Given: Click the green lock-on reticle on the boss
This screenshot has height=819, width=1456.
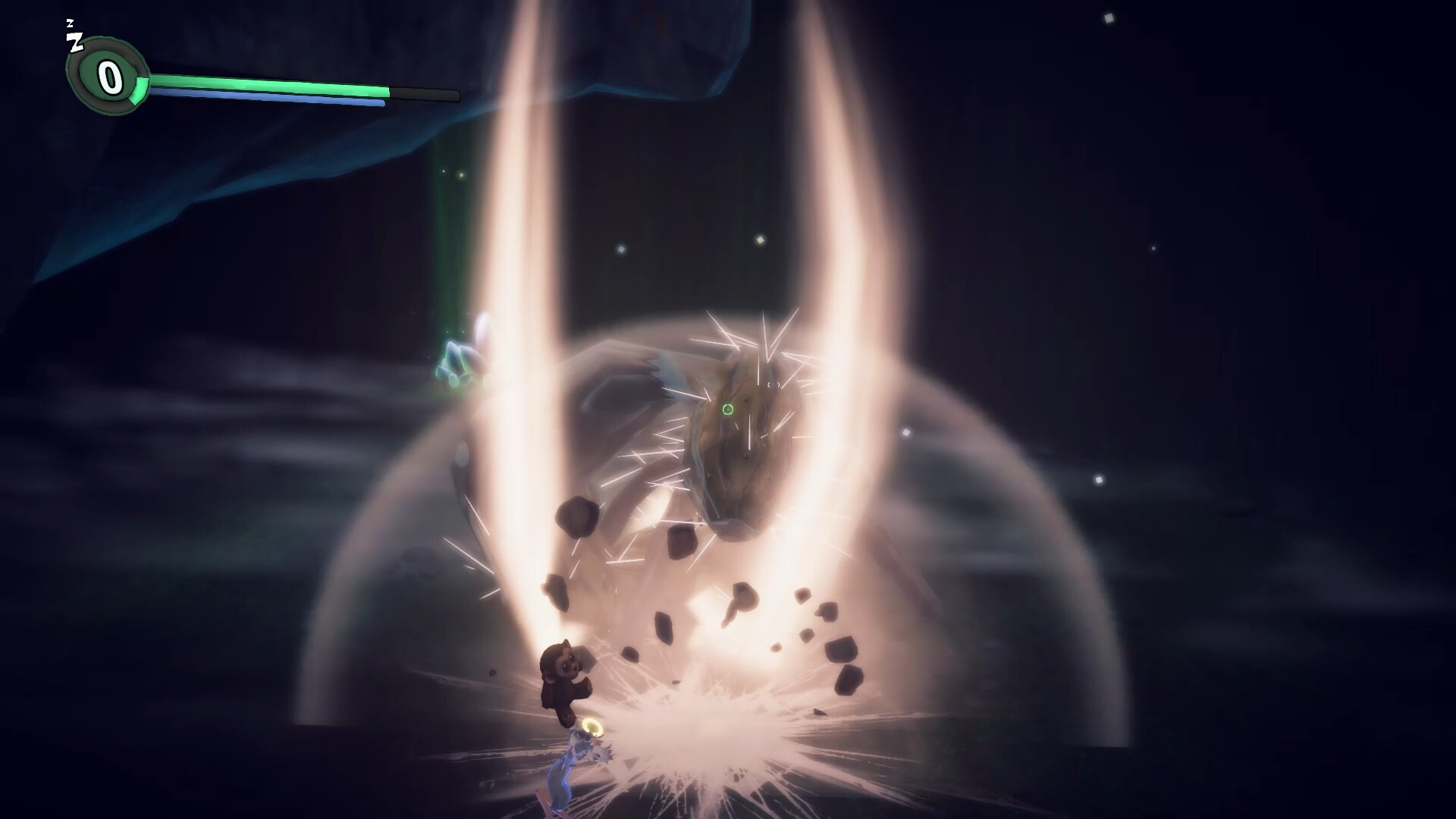Looking at the screenshot, I should pos(727,409).
